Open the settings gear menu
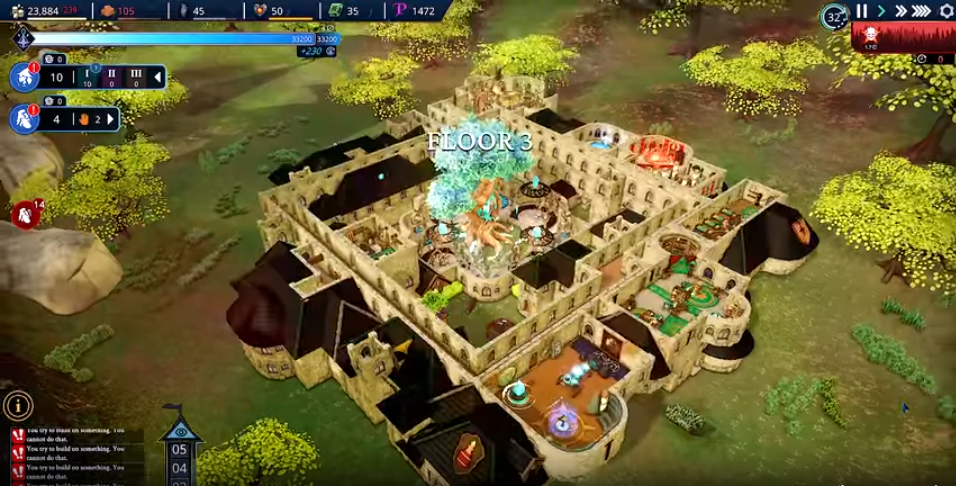The width and height of the screenshot is (956, 486). 947,12
